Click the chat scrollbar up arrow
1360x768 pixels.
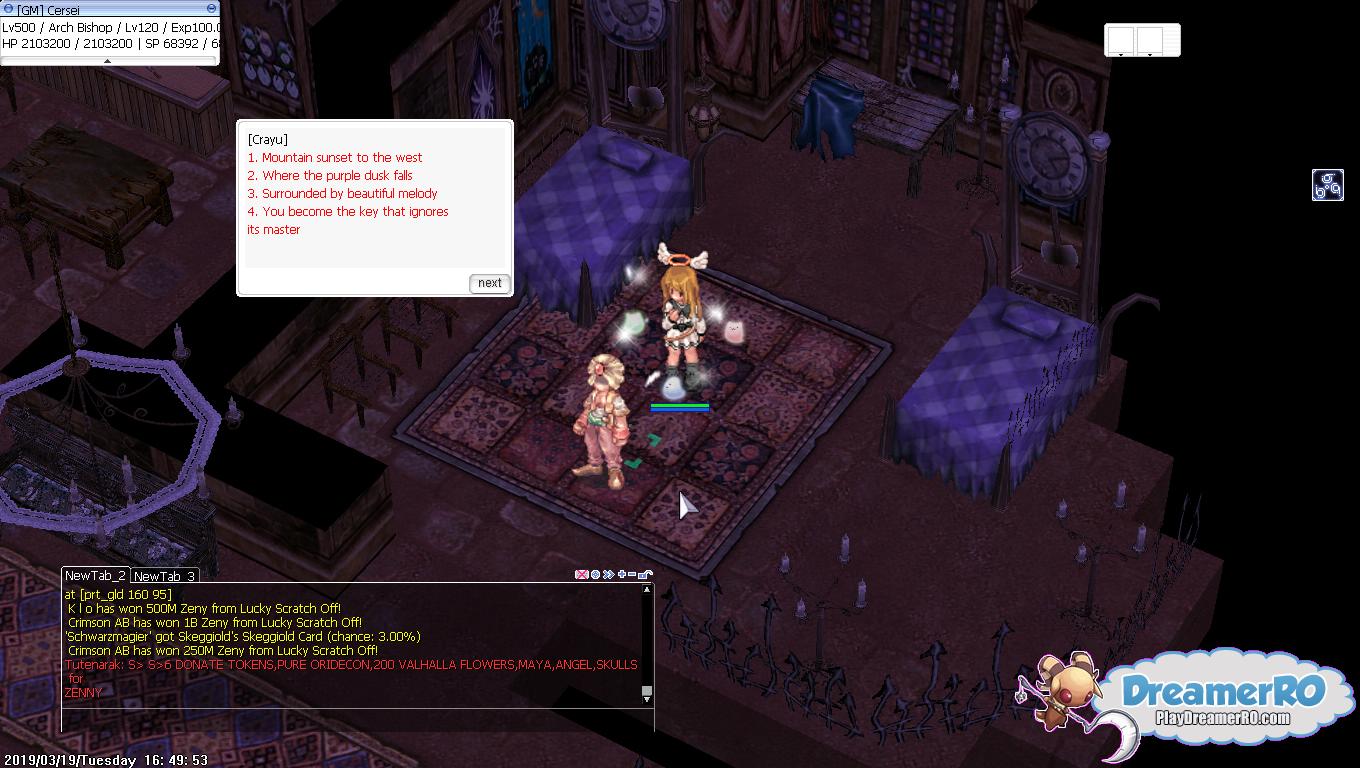pos(647,590)
